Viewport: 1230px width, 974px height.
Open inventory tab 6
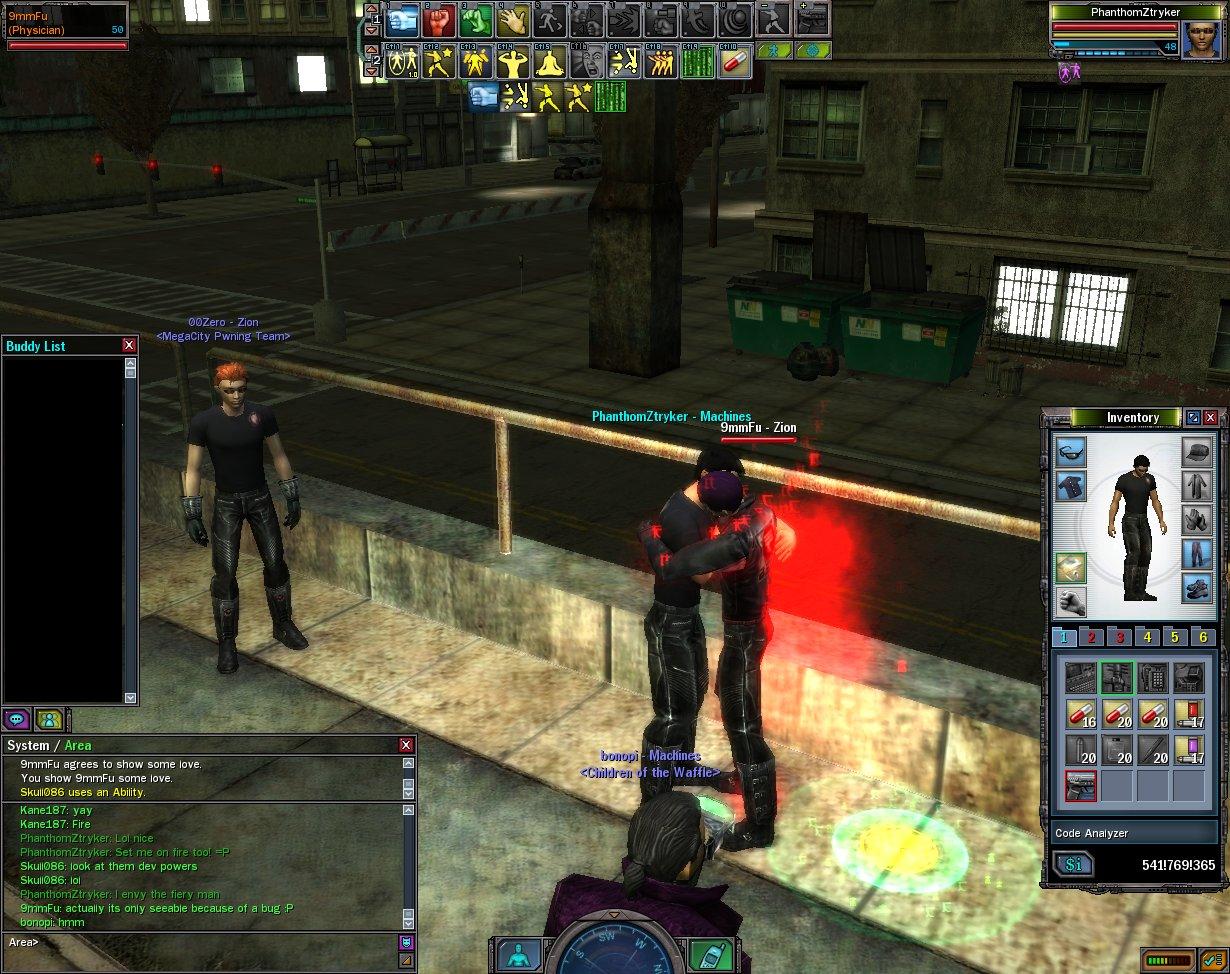pos(1203,638)
